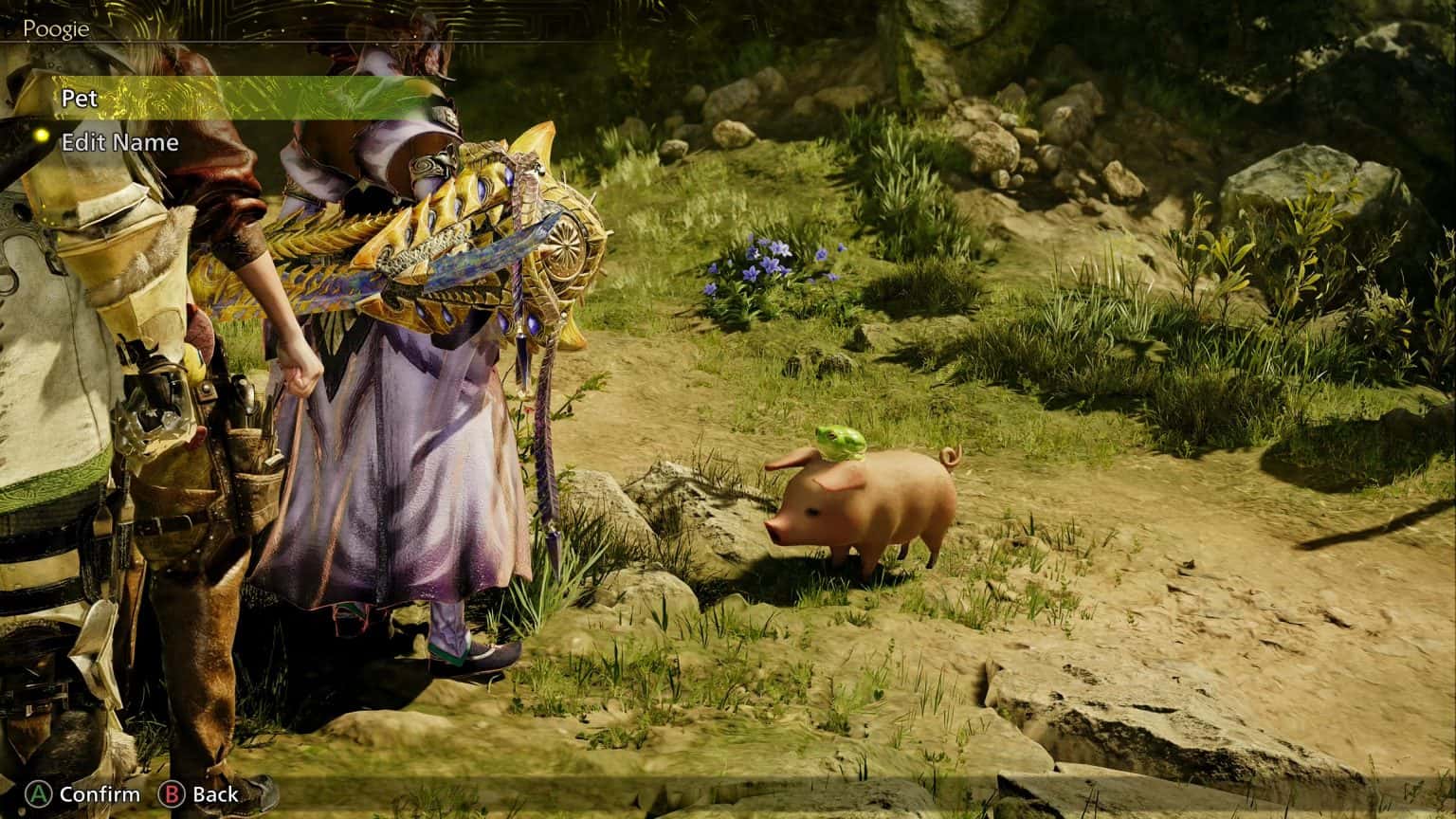Toggle selection onto Edit Name entry
Screen dimensions: 1456x819
click(x=118, y=142)
